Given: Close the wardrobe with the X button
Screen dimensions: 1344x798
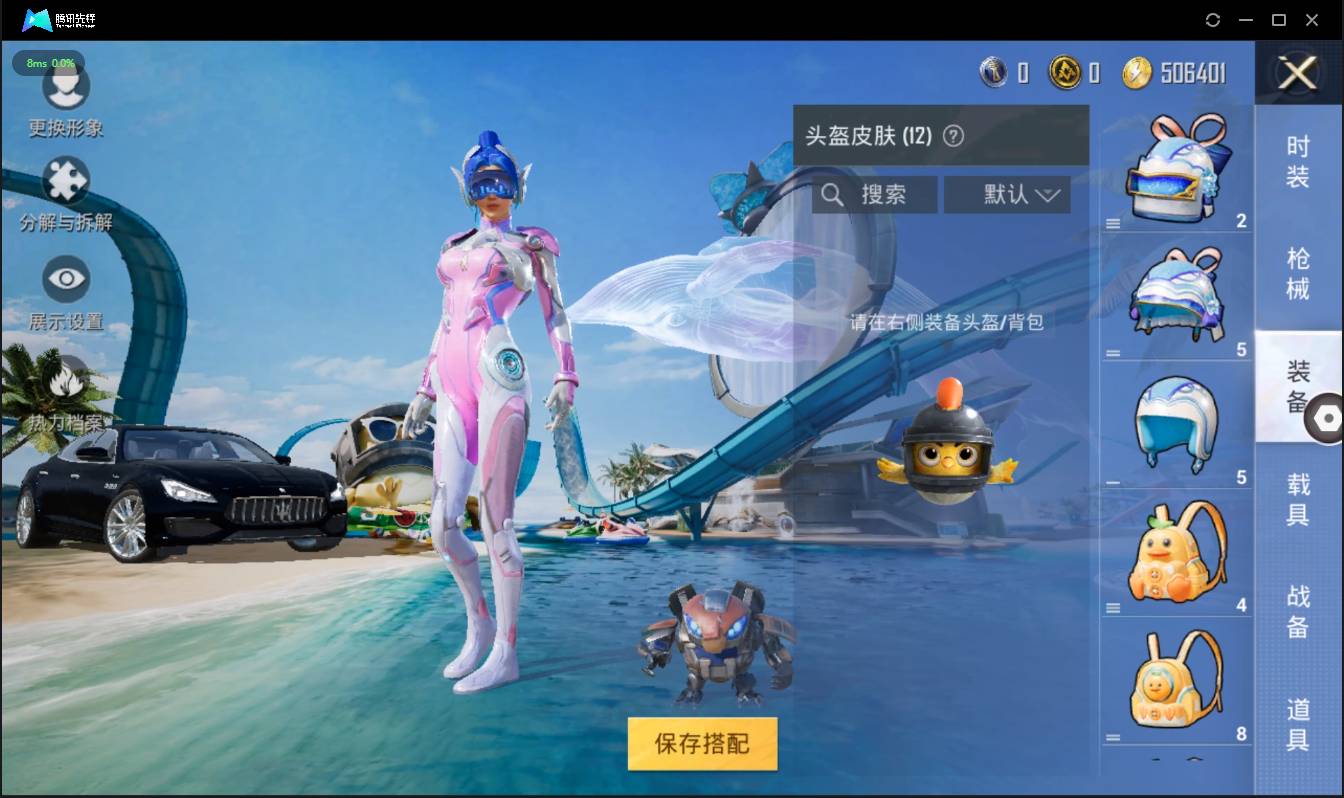Looking at the screenshot, I should [x=1298, y=74].
